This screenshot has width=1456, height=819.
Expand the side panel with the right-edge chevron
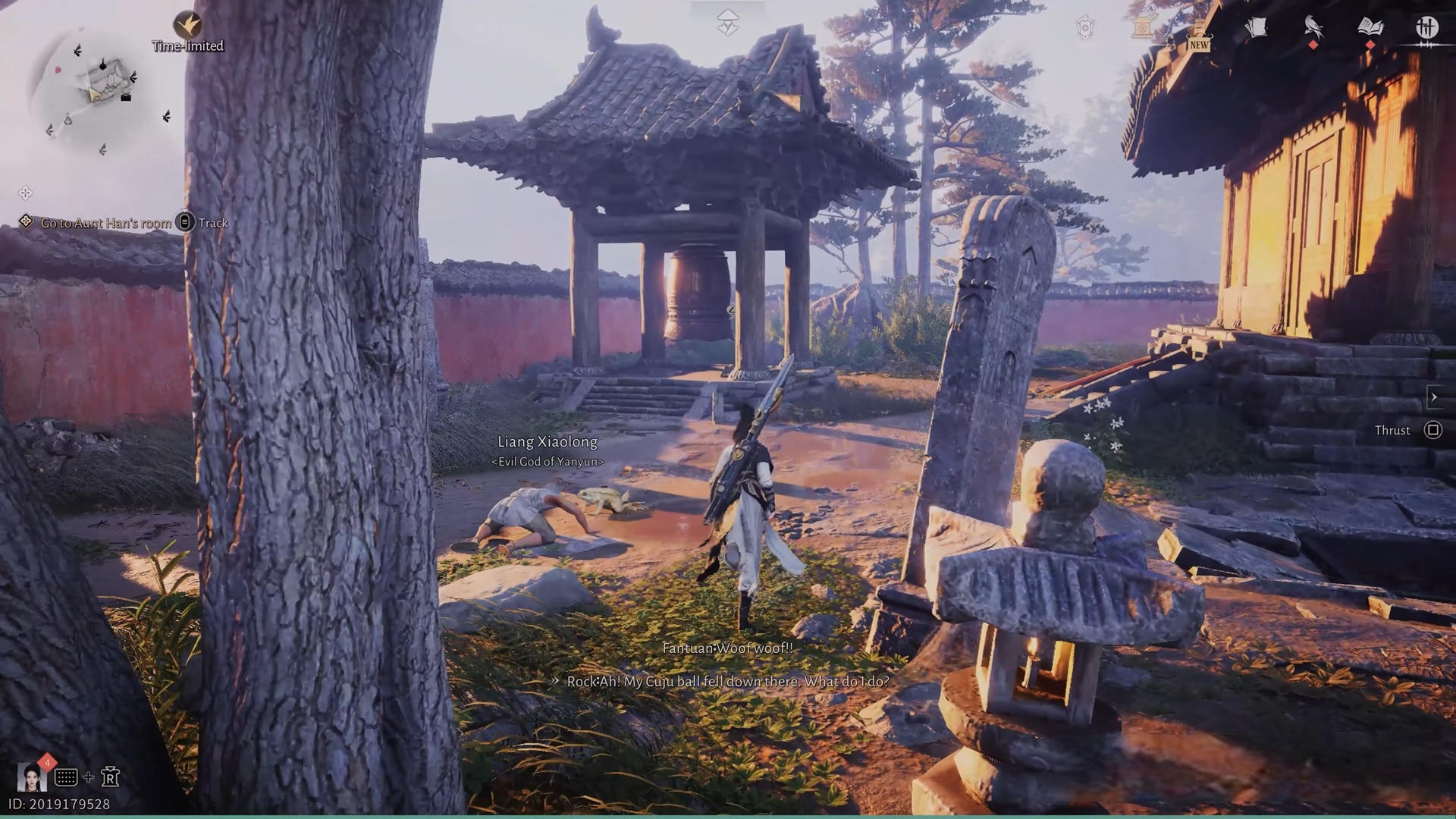pyautogui.click(x=1434, y=397)
